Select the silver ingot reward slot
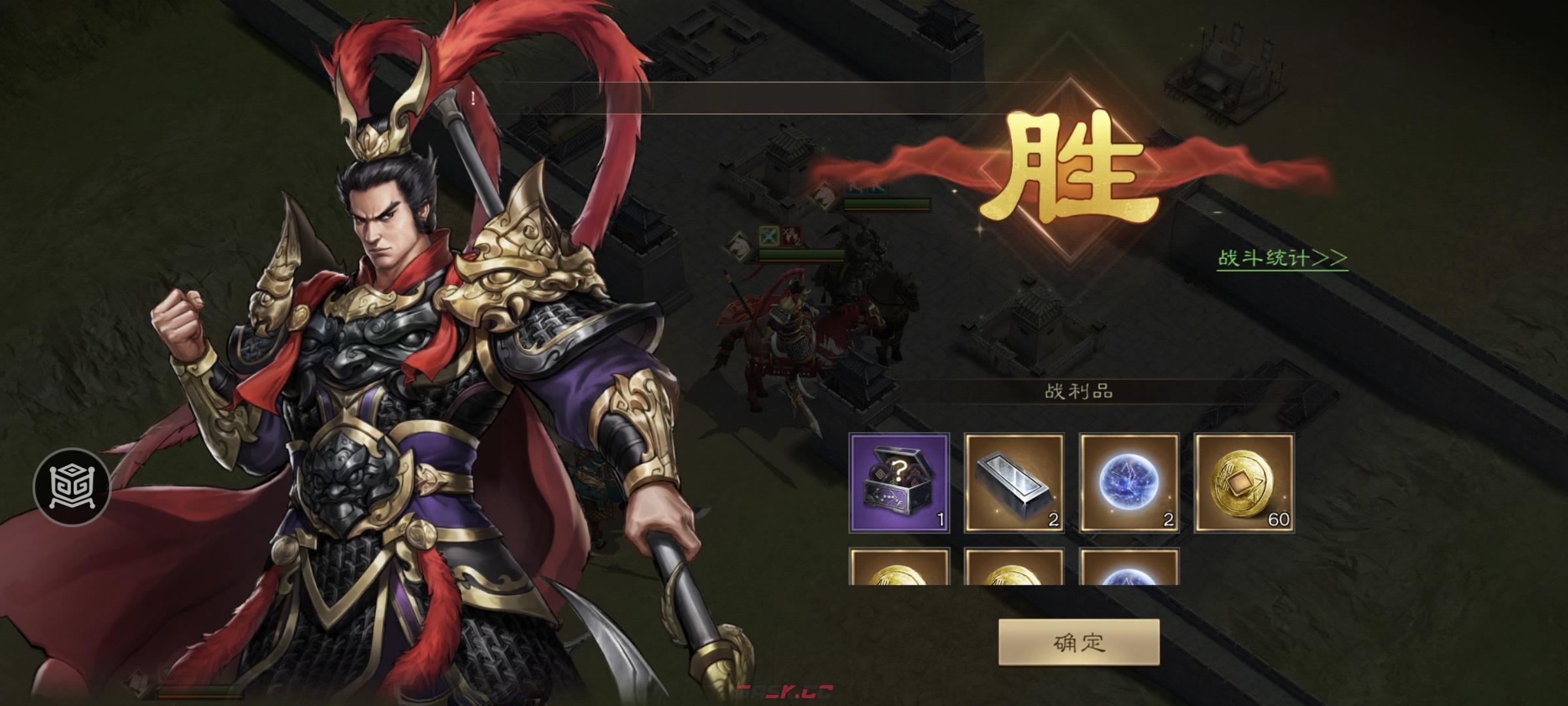Viewport: 1568px width, 706px height. (x=1014, y=482)
